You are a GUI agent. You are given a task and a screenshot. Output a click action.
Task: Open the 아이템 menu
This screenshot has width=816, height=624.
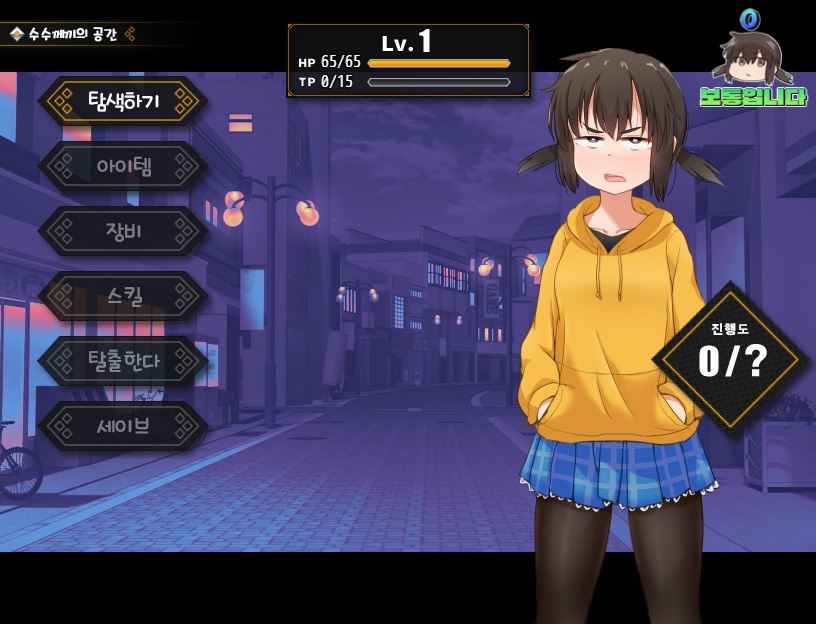123,166
